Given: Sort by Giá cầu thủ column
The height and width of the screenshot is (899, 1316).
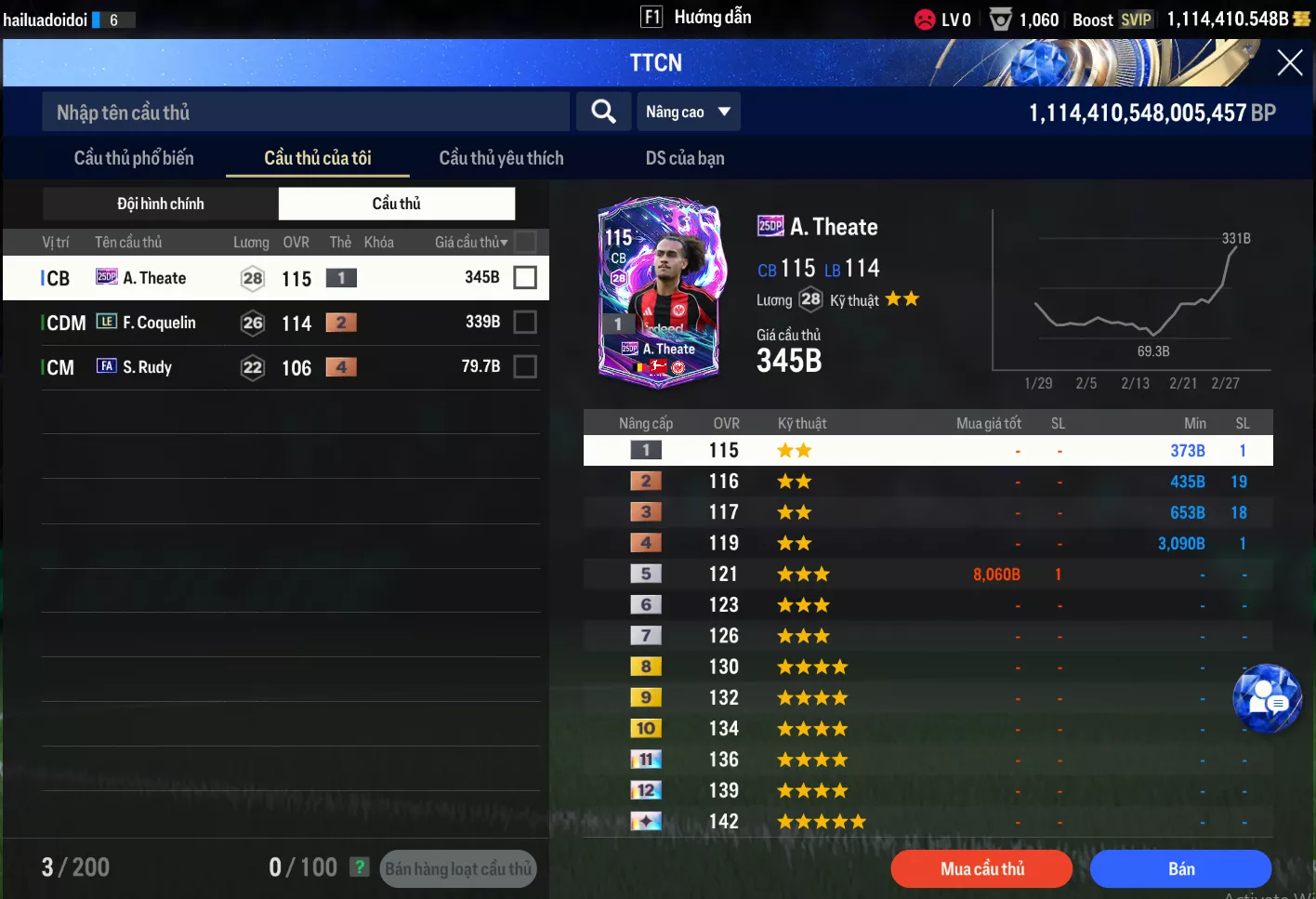Looking at the screenshot, I should [471, 243].
